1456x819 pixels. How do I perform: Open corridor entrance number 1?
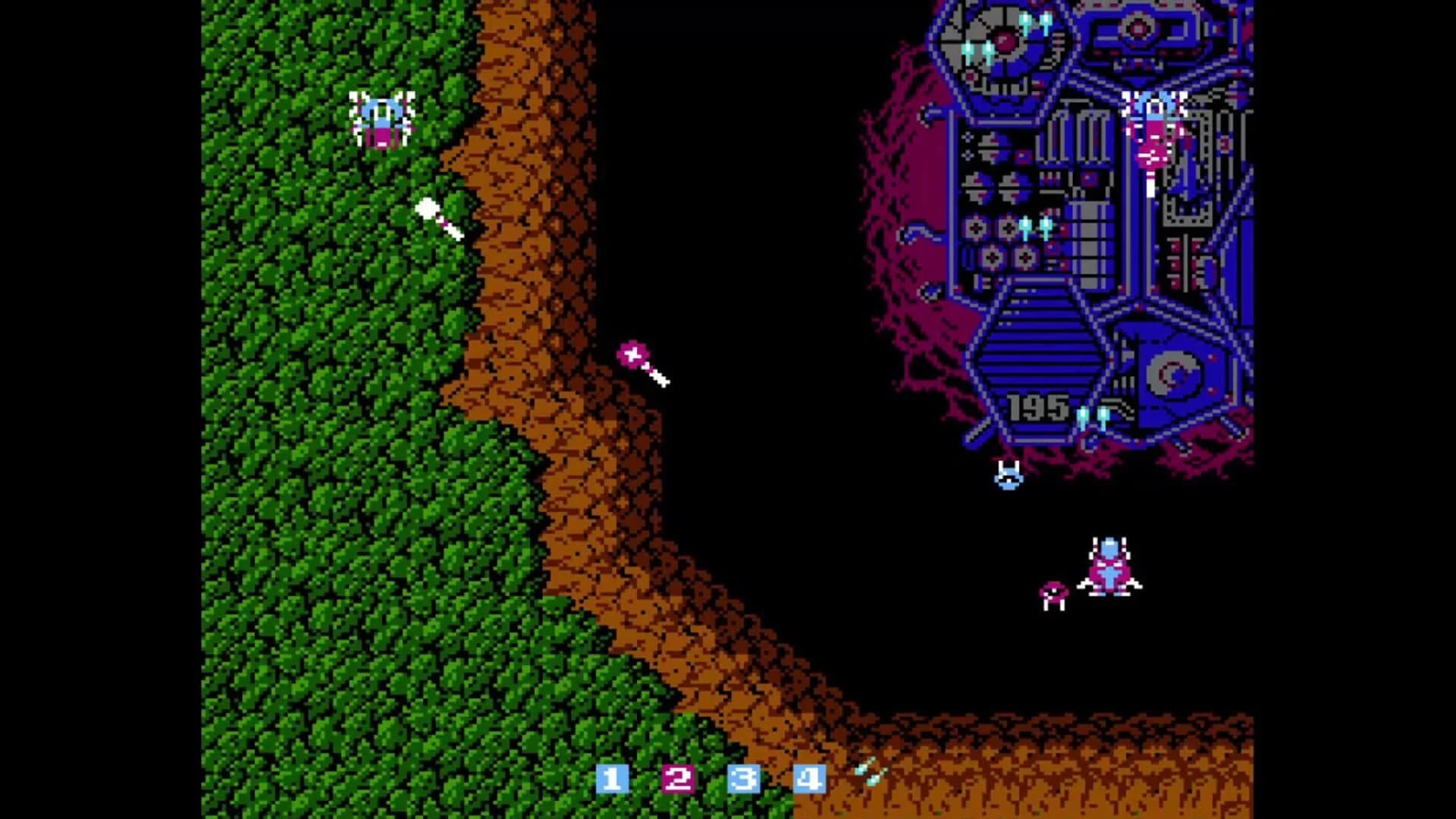pos(613,779)
